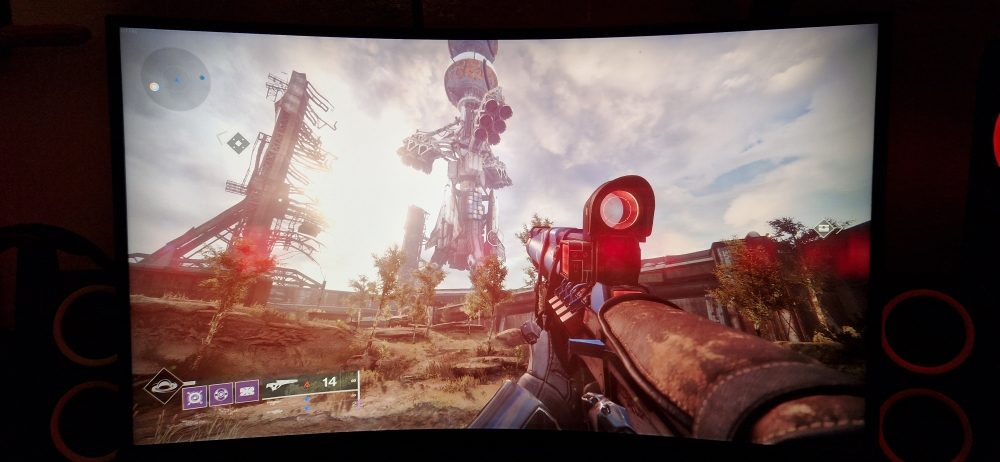
Task: Activate the Super ability diamond icon
Action: (162, 385)
